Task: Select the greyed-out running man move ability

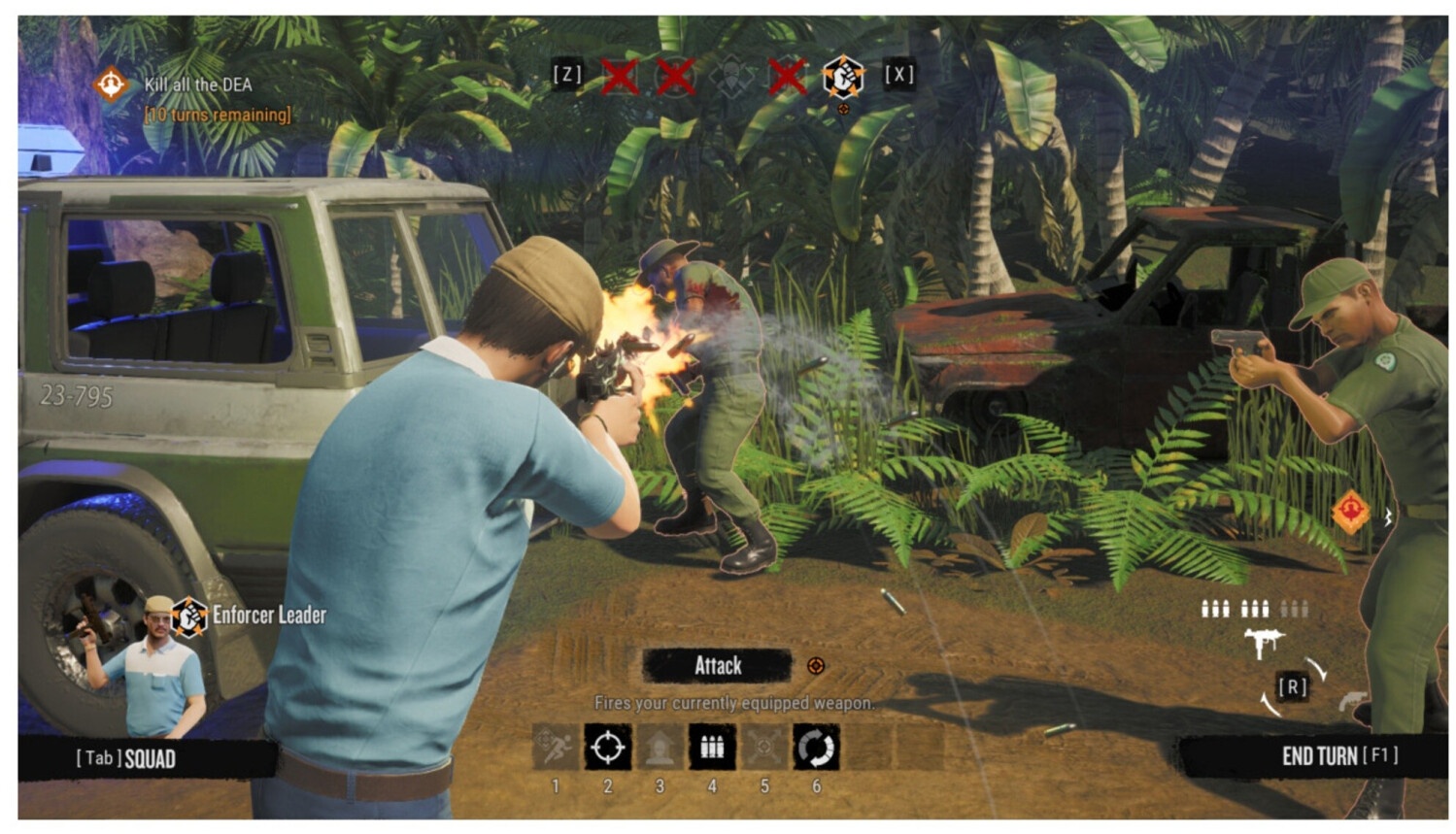Action: [556, 747]
